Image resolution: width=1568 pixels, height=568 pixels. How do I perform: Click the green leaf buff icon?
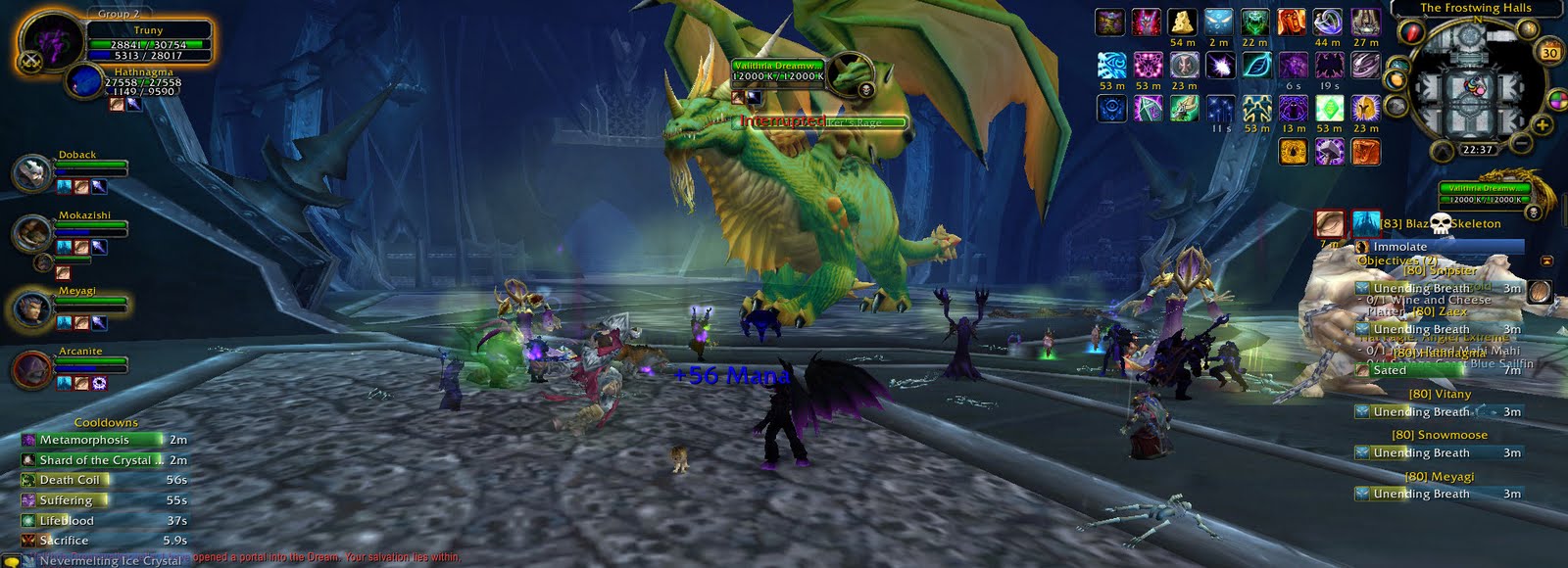point(1256,65)
